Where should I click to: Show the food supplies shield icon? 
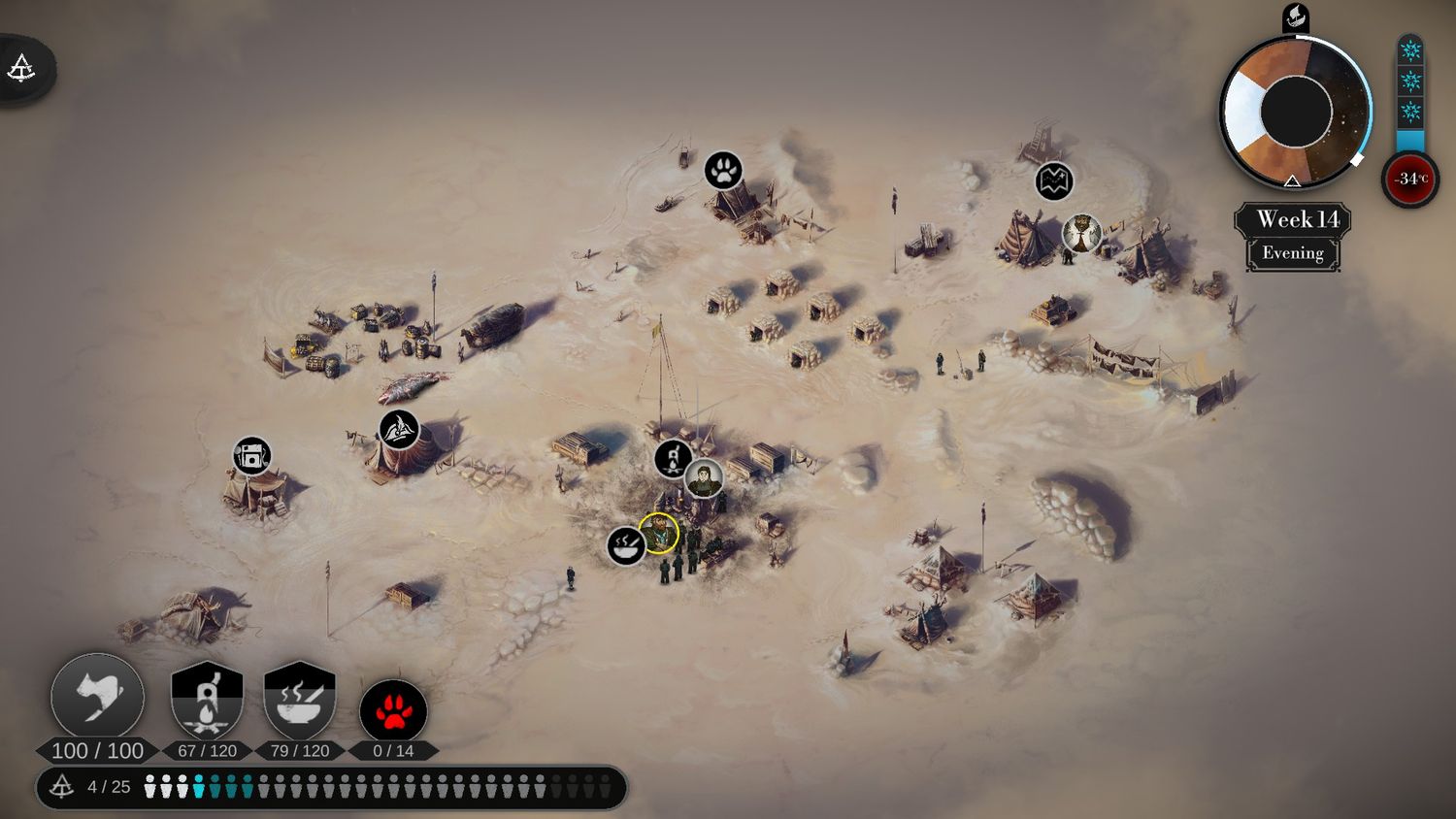point(299,701)
